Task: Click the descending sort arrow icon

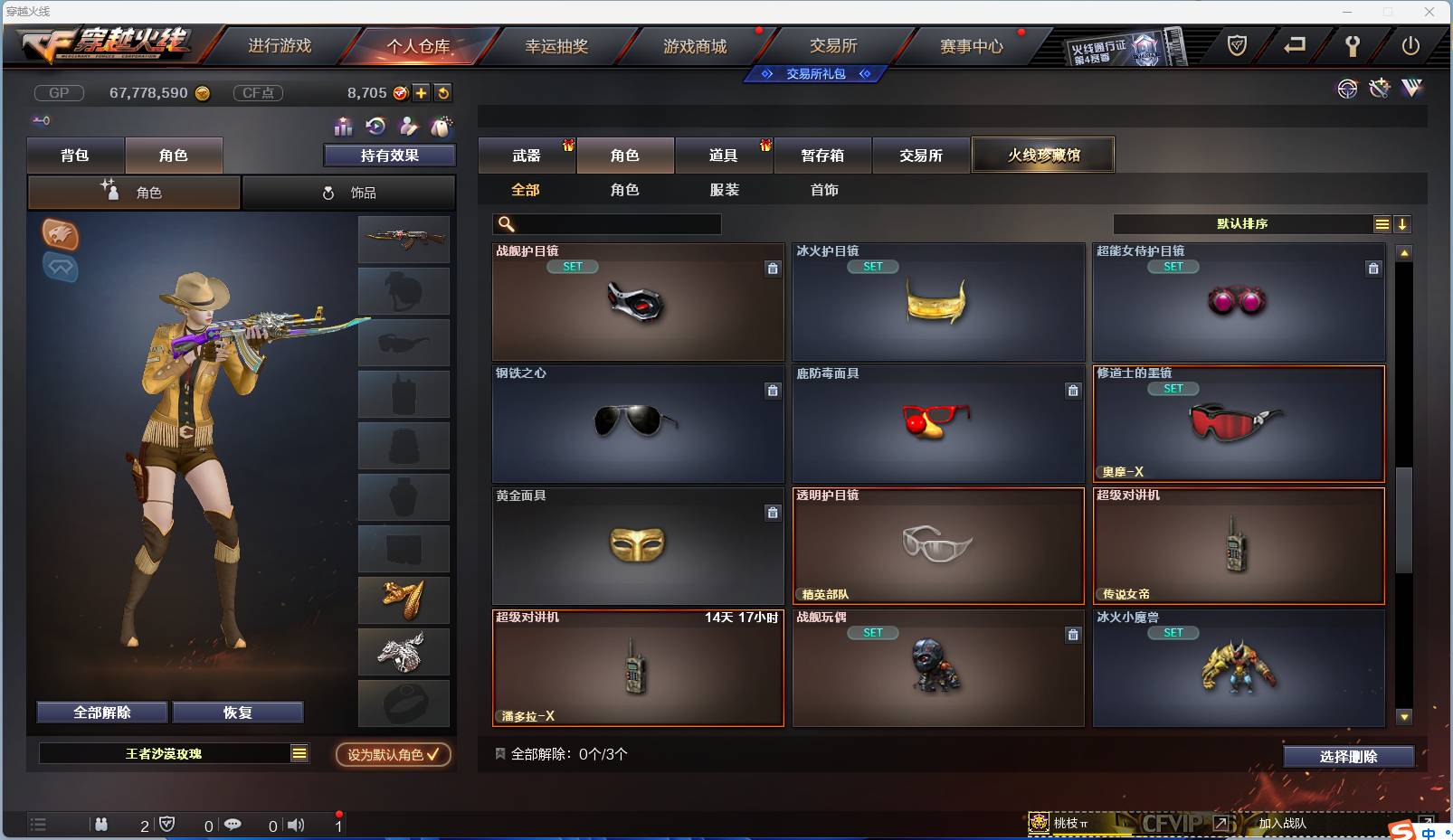Action: (x=1403, y=223)
